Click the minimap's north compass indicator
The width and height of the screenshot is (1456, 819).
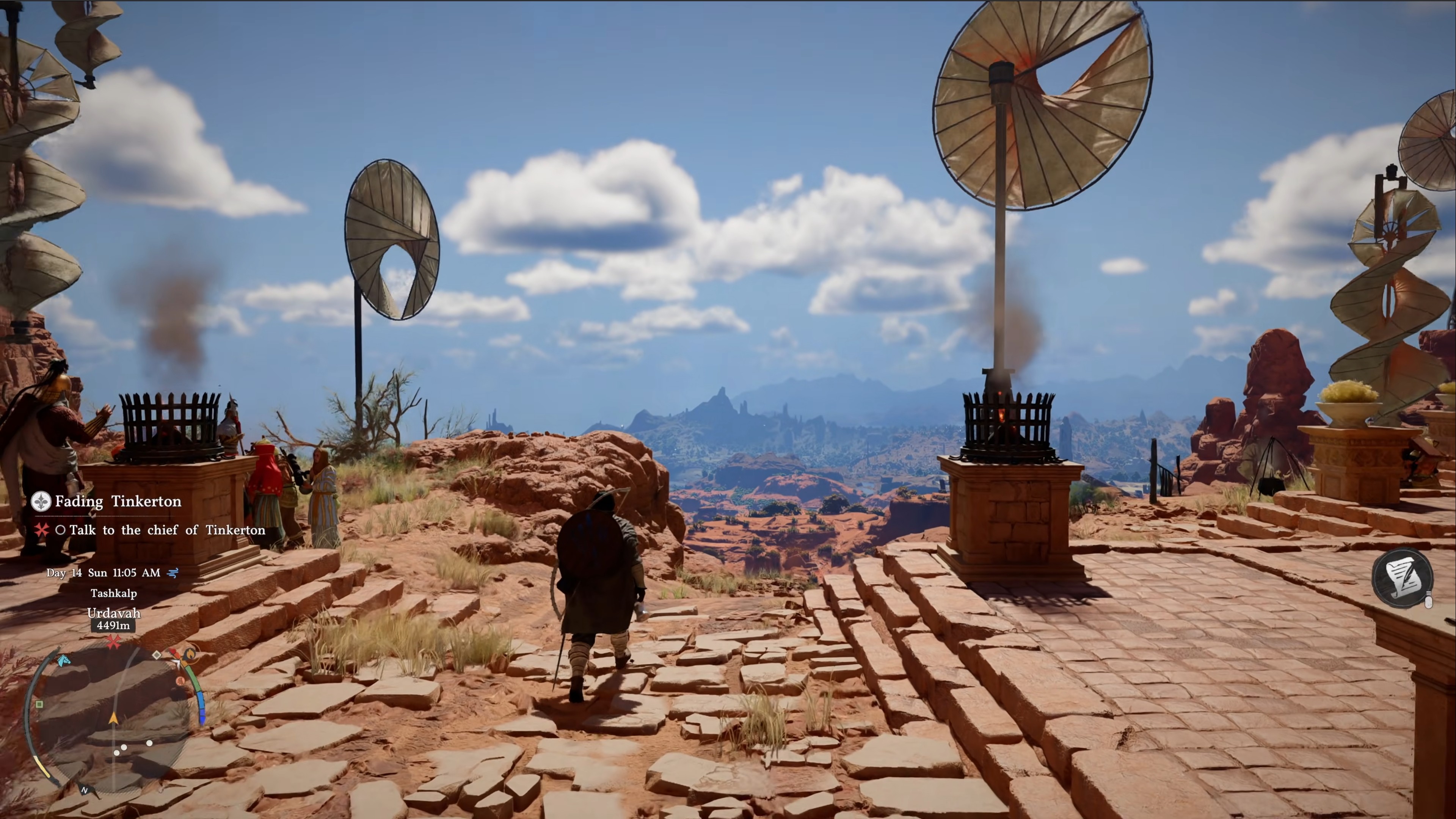85,790
